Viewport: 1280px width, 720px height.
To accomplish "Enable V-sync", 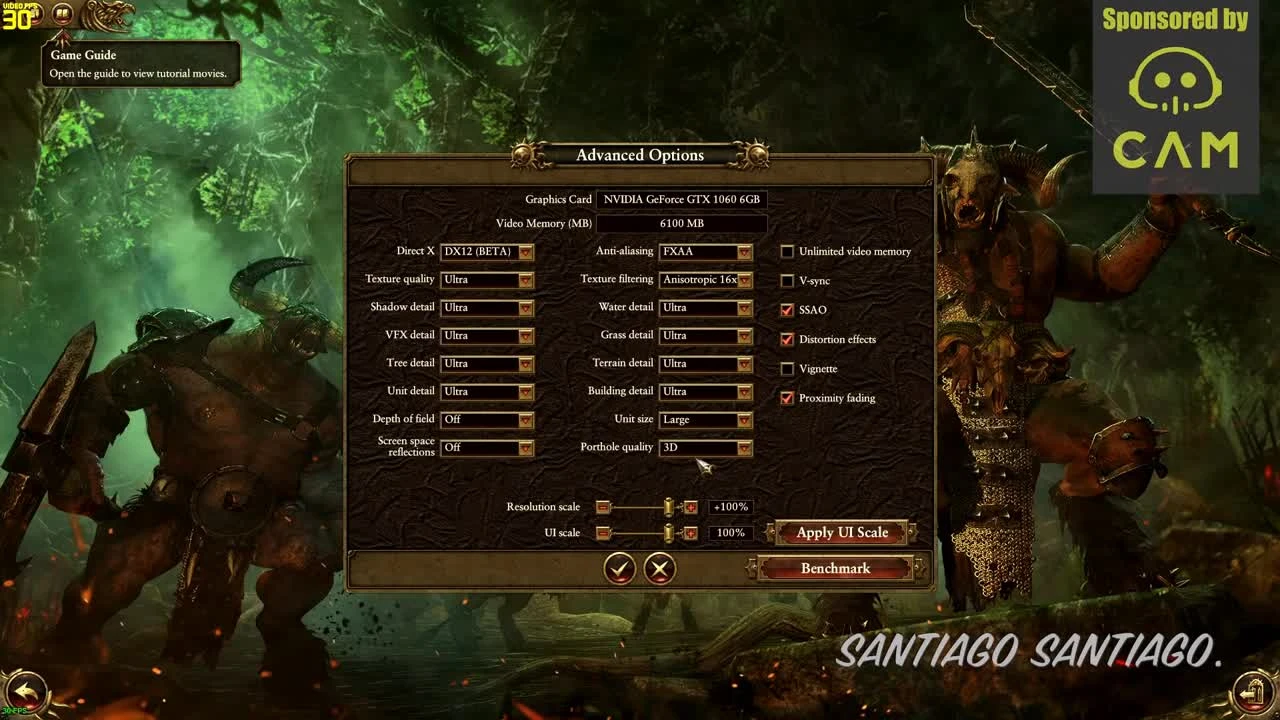I will point(787,281).
